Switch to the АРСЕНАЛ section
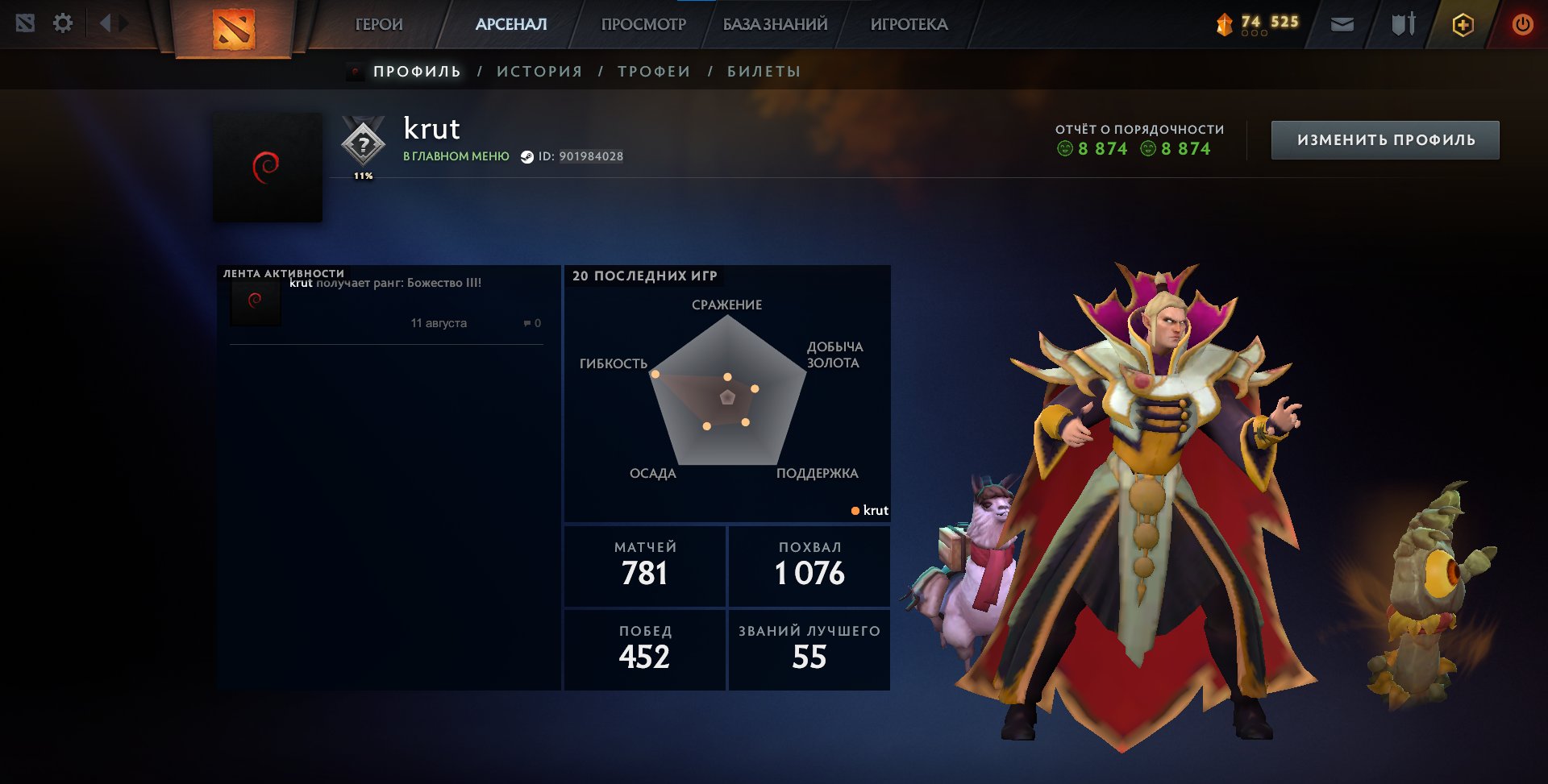Viewport: 1548px width, 784px height. (x=511, y=25)
